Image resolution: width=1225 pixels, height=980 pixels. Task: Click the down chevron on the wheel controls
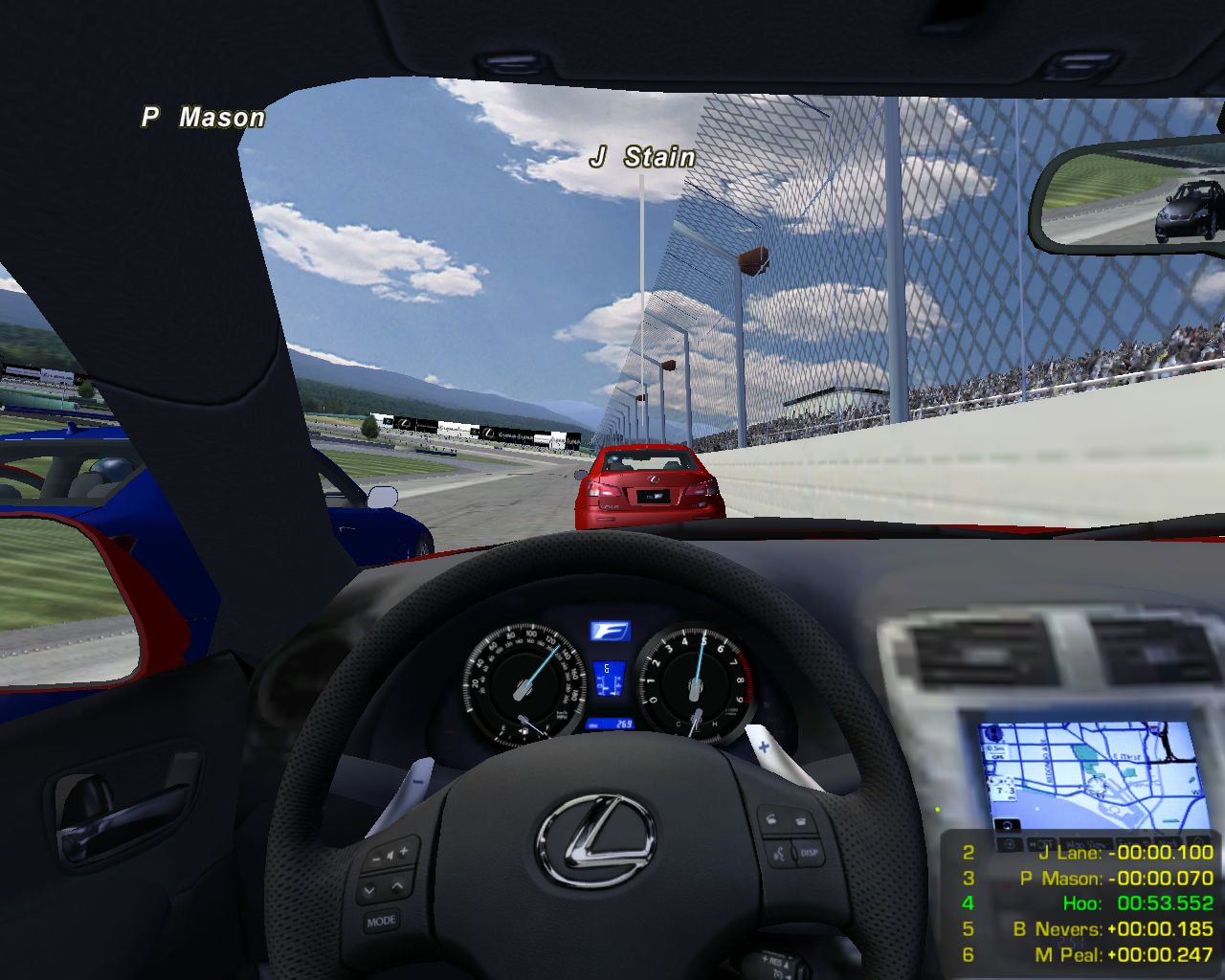(x=369, y=889)
